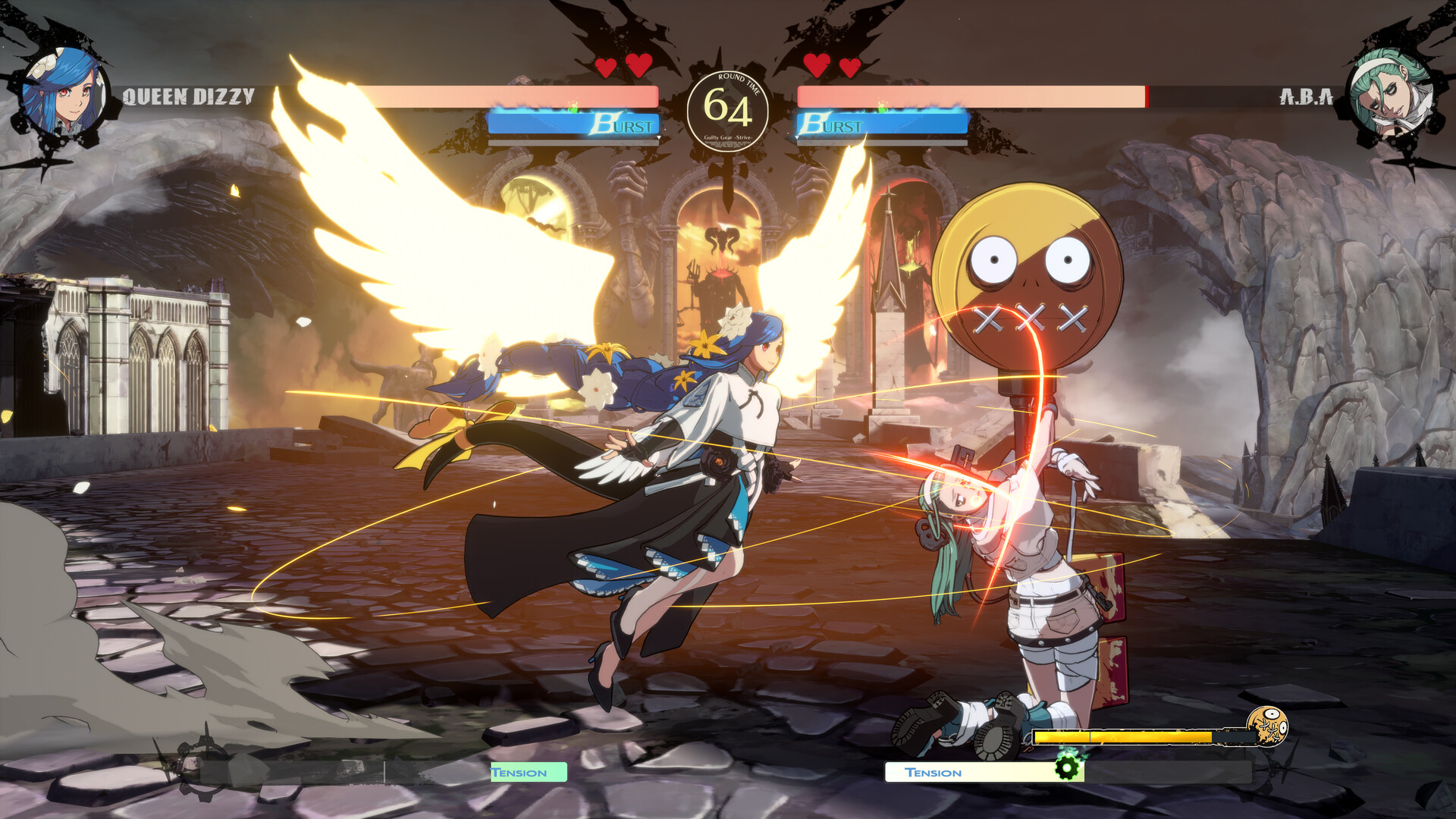Click the left Tension label
This screenshot has width=1456, height=819.
pyautogui.click(x=520, y=772)
